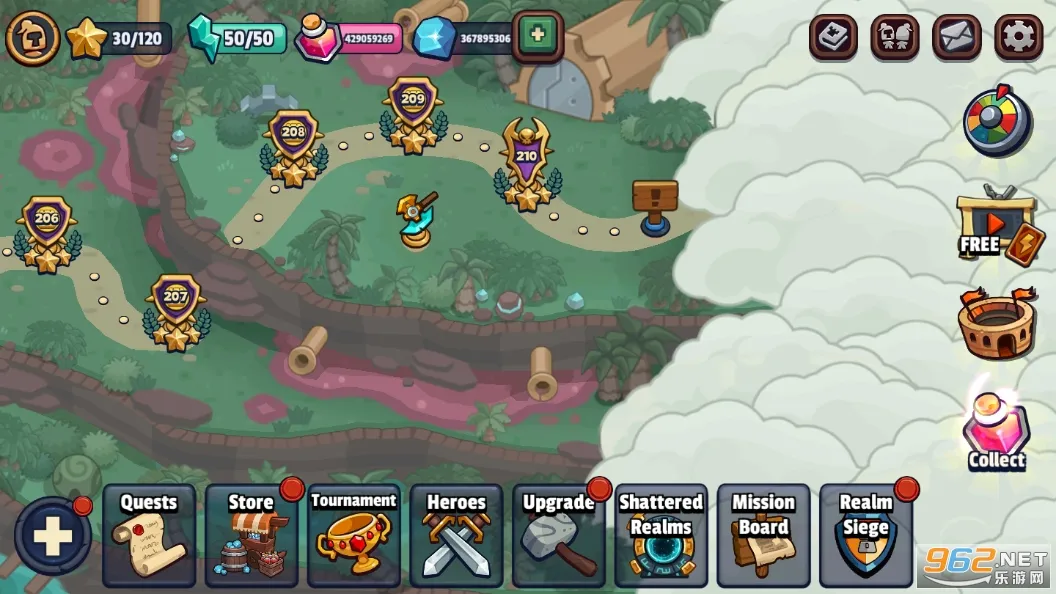Open the skull enemies icon
The height and width of the screenshot is (594, 1056).
click(894, 37)
